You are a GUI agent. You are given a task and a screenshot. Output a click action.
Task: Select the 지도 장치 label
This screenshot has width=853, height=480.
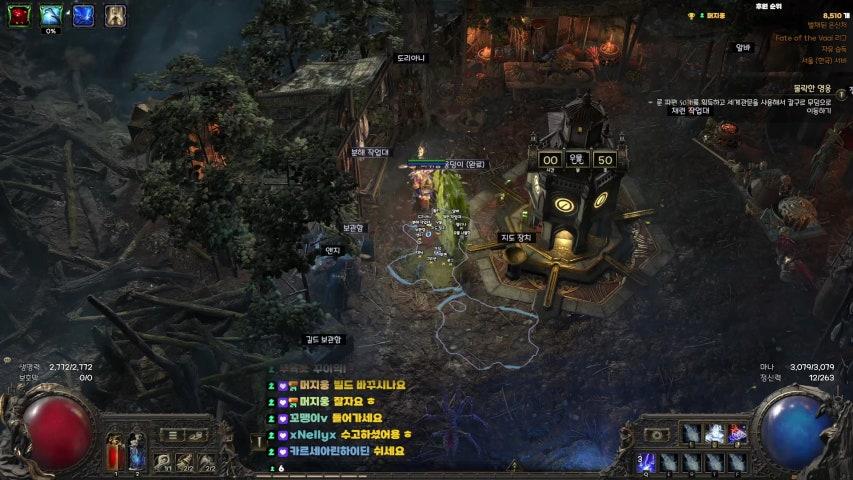tap(516, 238)
